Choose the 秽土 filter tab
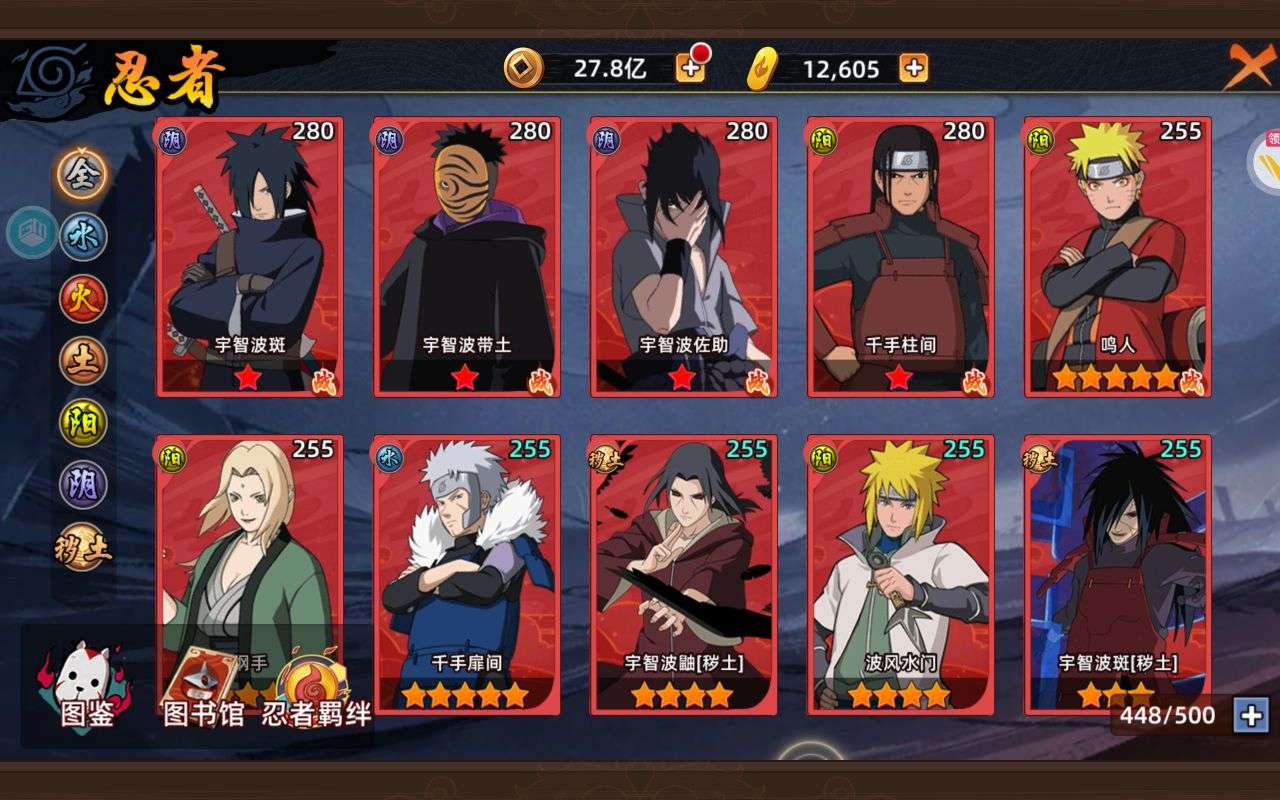 pos(82,547)
